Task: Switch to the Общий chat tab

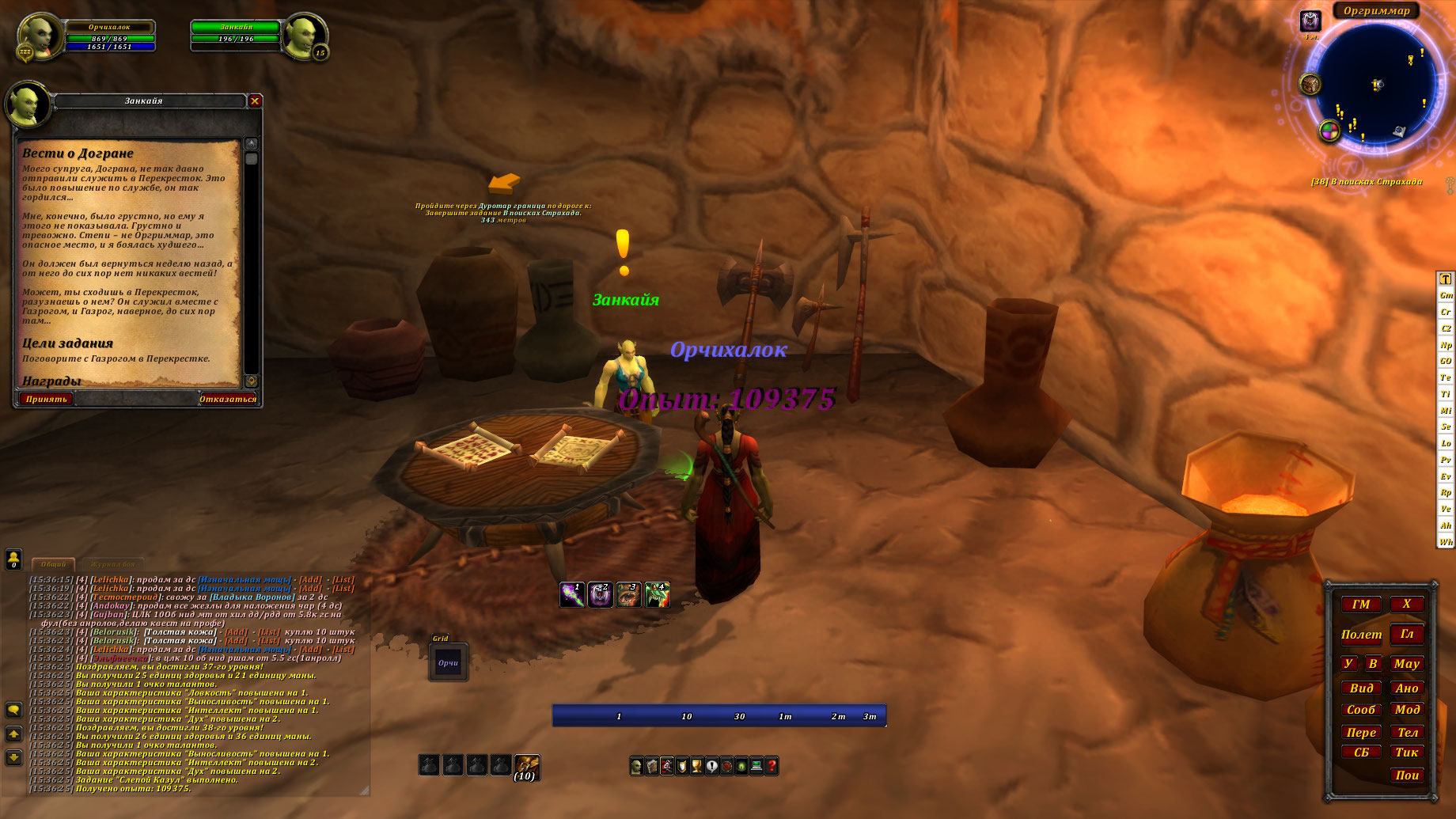Action: [x=54, y=564]
